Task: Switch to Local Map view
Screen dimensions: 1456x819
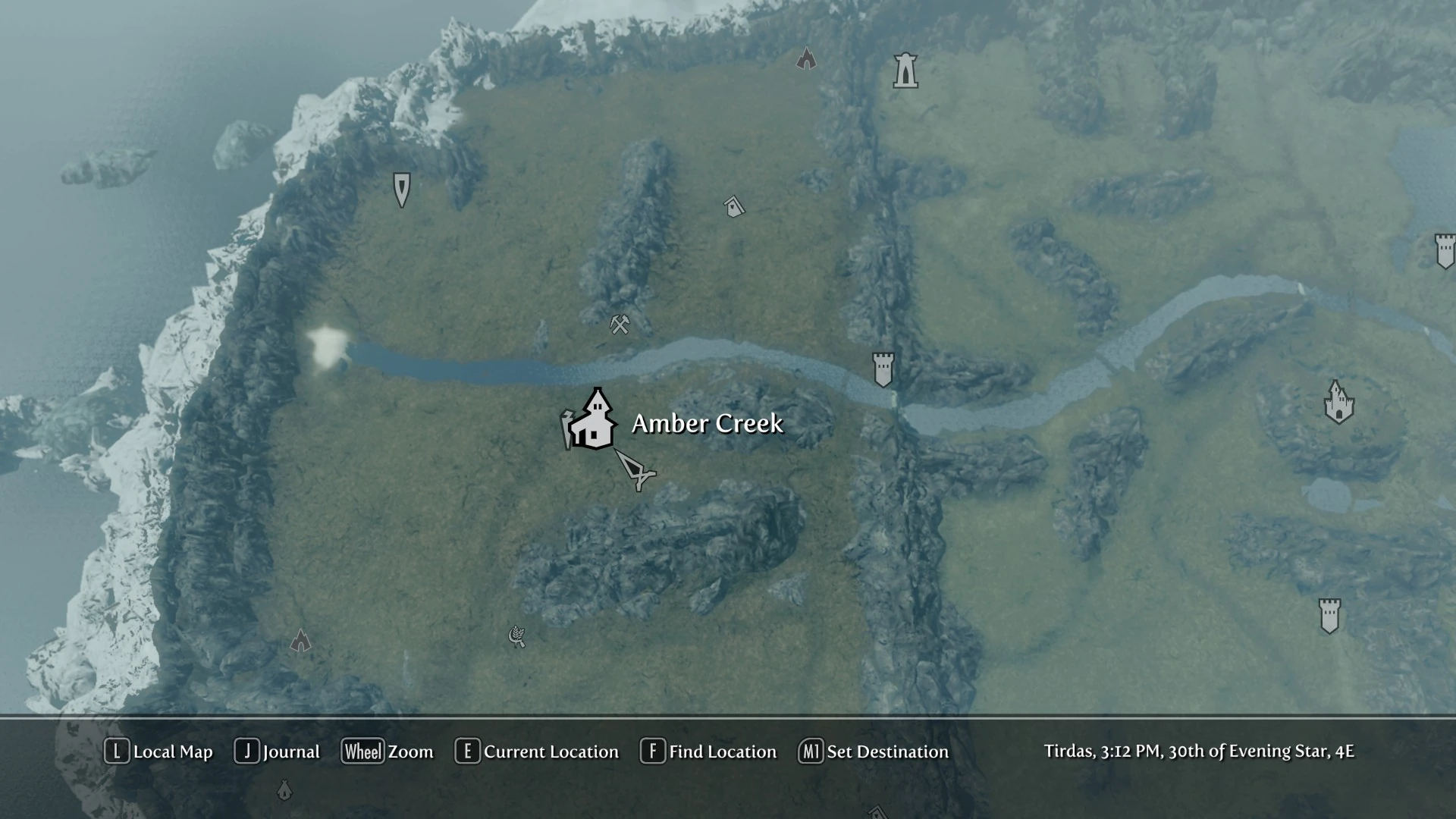Action: point(158,752)
